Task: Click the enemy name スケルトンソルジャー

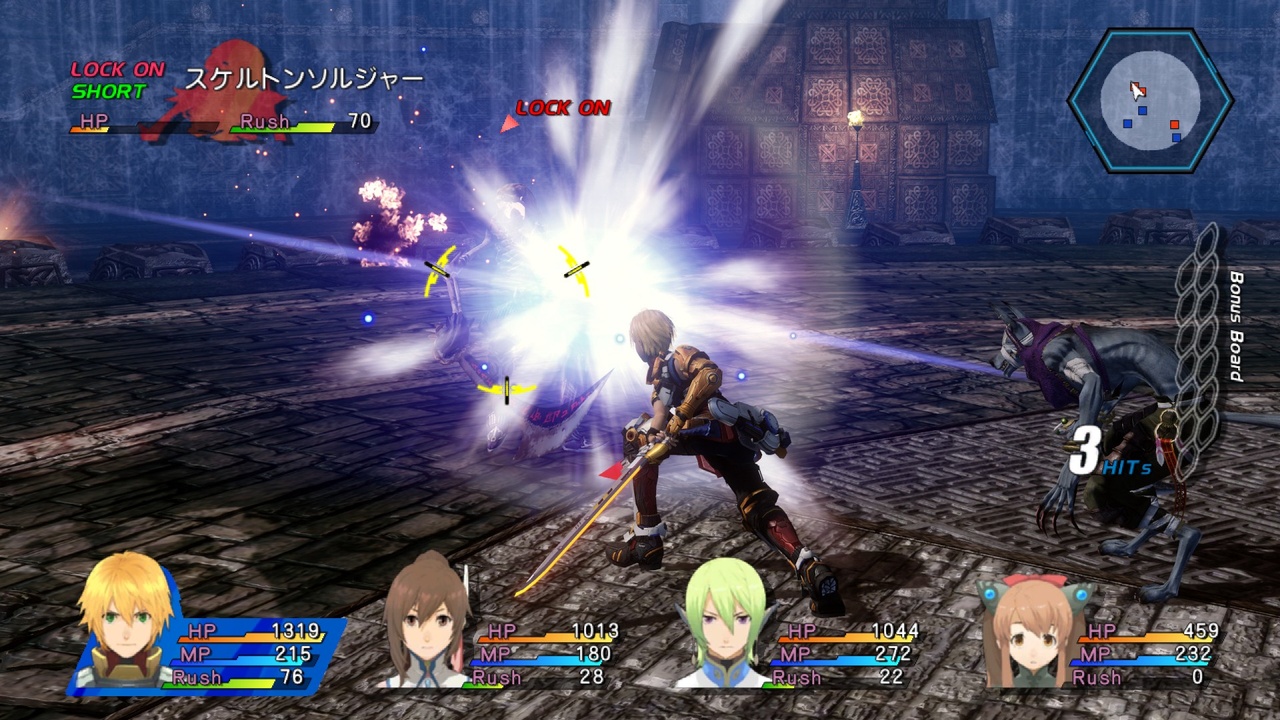Action: pyautogui.click(x=300, y=76)
